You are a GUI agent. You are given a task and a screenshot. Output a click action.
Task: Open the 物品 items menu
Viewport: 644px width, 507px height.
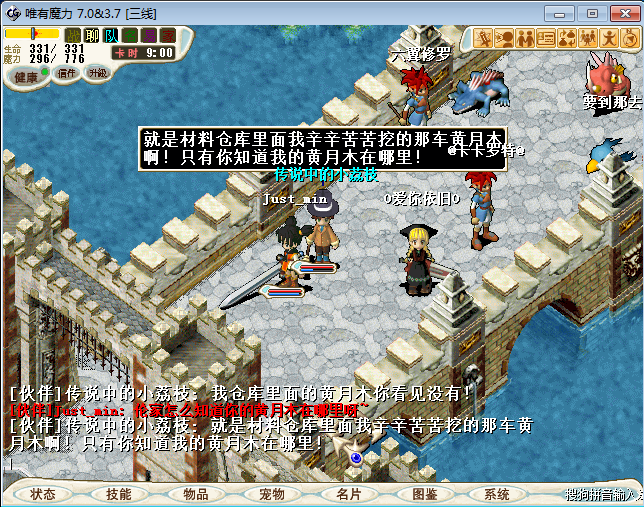coord(196,494)
